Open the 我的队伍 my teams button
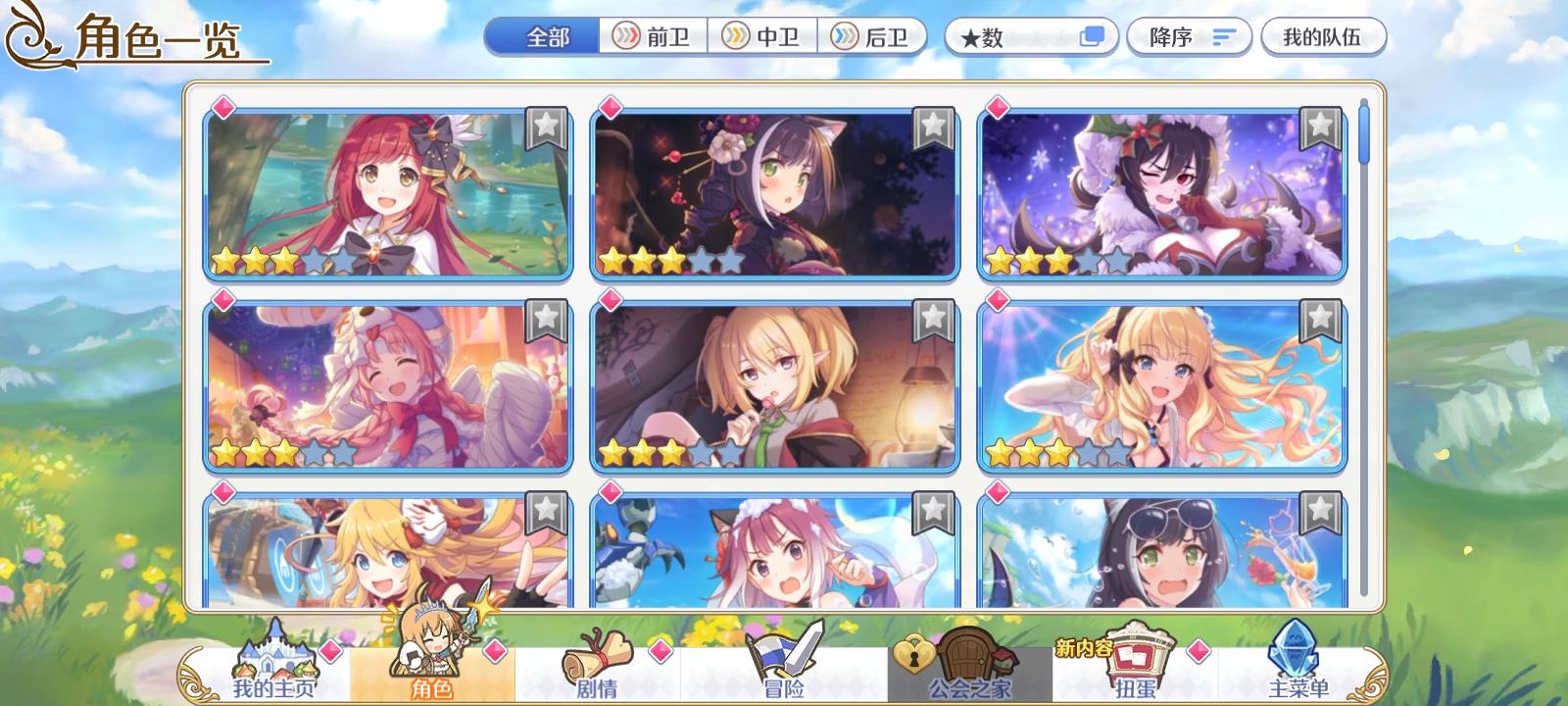This screenshot has width=1568, height=706. pos(1325,36)
